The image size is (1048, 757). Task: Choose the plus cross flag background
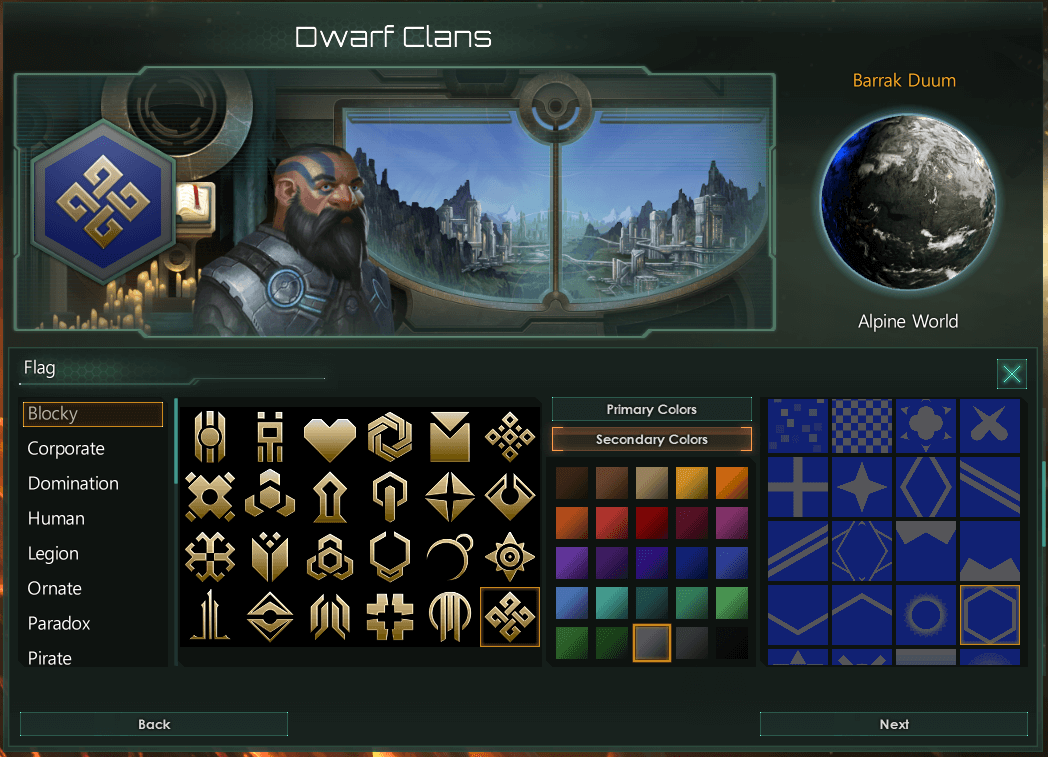[797, 489]
